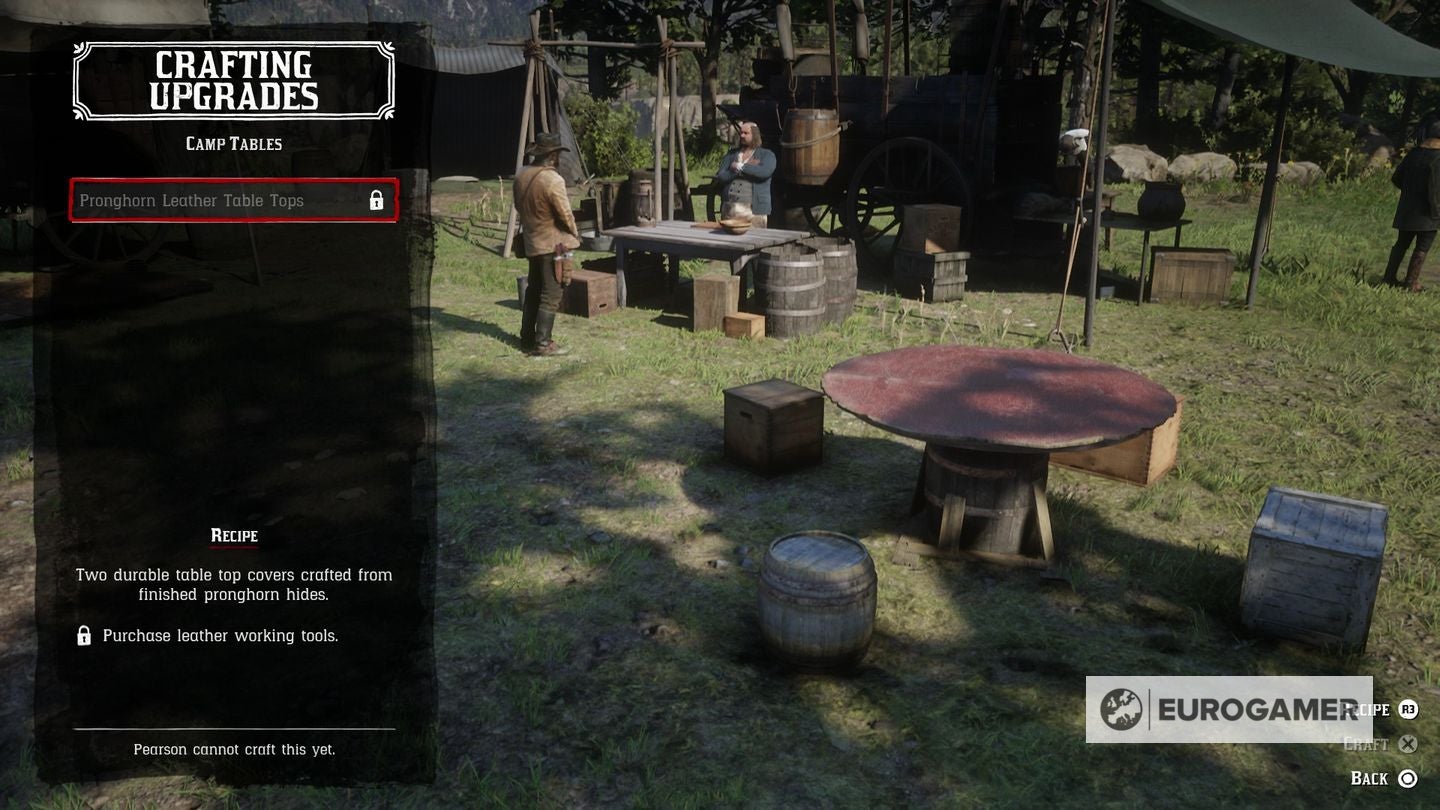Click the 'Pearson cannot craft this yet' text

[233, 749]
